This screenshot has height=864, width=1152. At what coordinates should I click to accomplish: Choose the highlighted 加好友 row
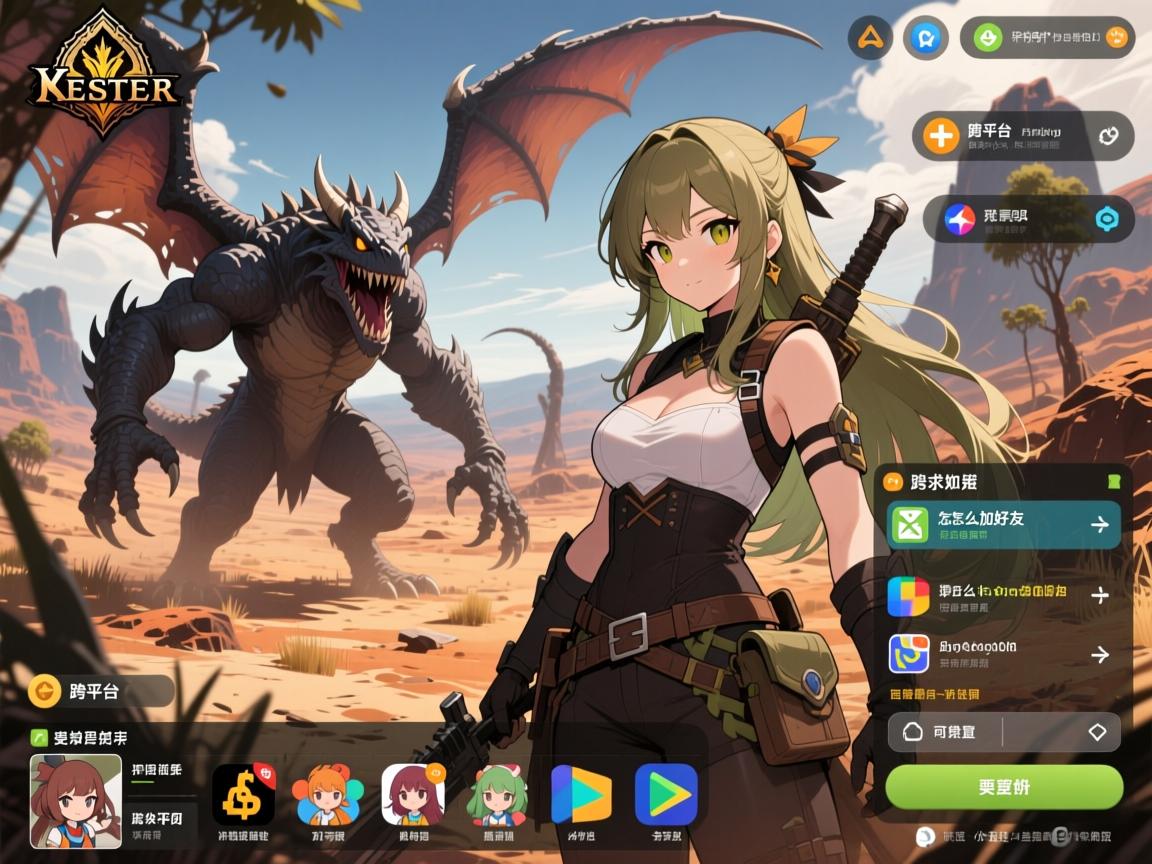[x=1004, y=524]
